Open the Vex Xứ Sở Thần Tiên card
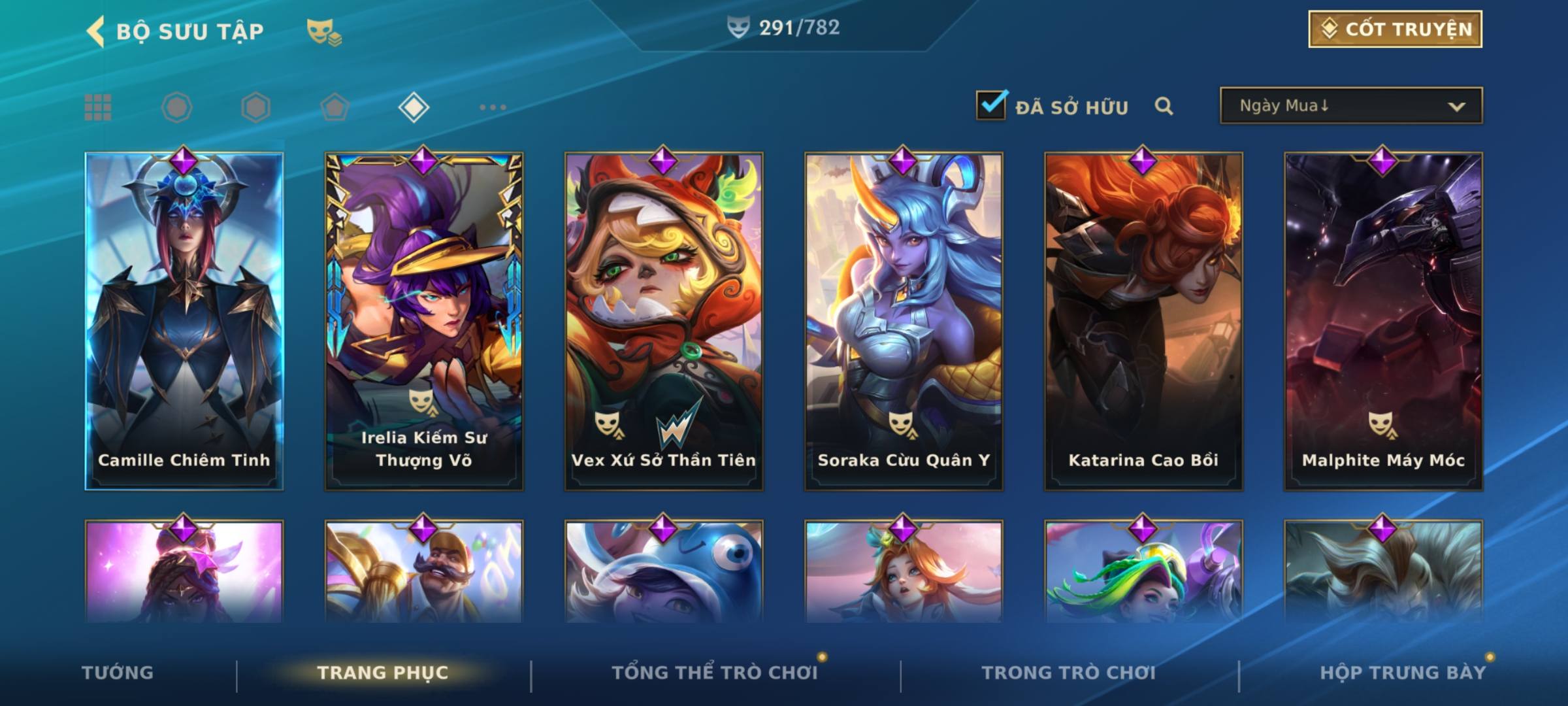Viewport: 1568px width, 706px height. coord(664,322)
